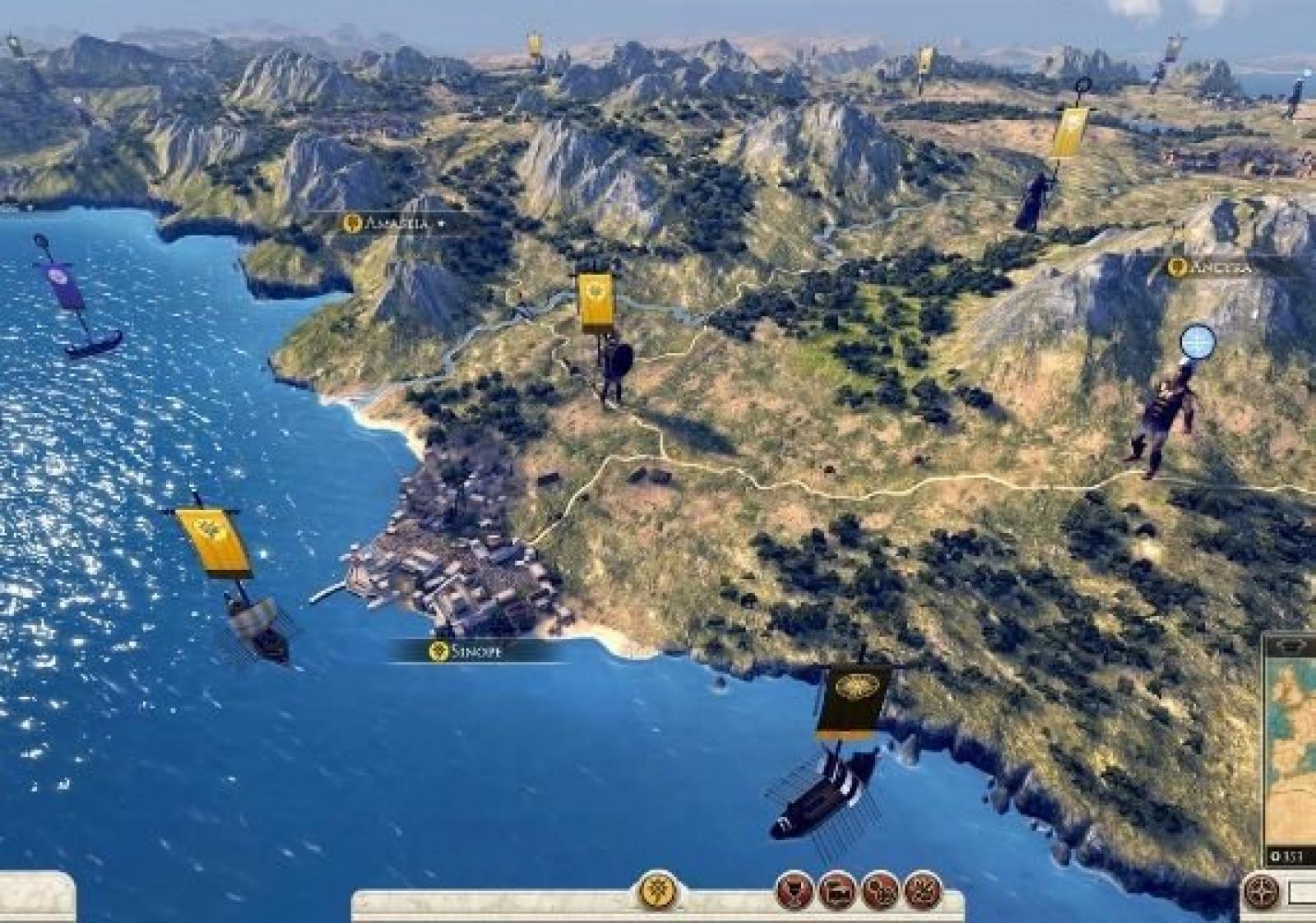1316x923 pixels.
Task: Click the red crossed tools icon button
Action: point(923,890)
